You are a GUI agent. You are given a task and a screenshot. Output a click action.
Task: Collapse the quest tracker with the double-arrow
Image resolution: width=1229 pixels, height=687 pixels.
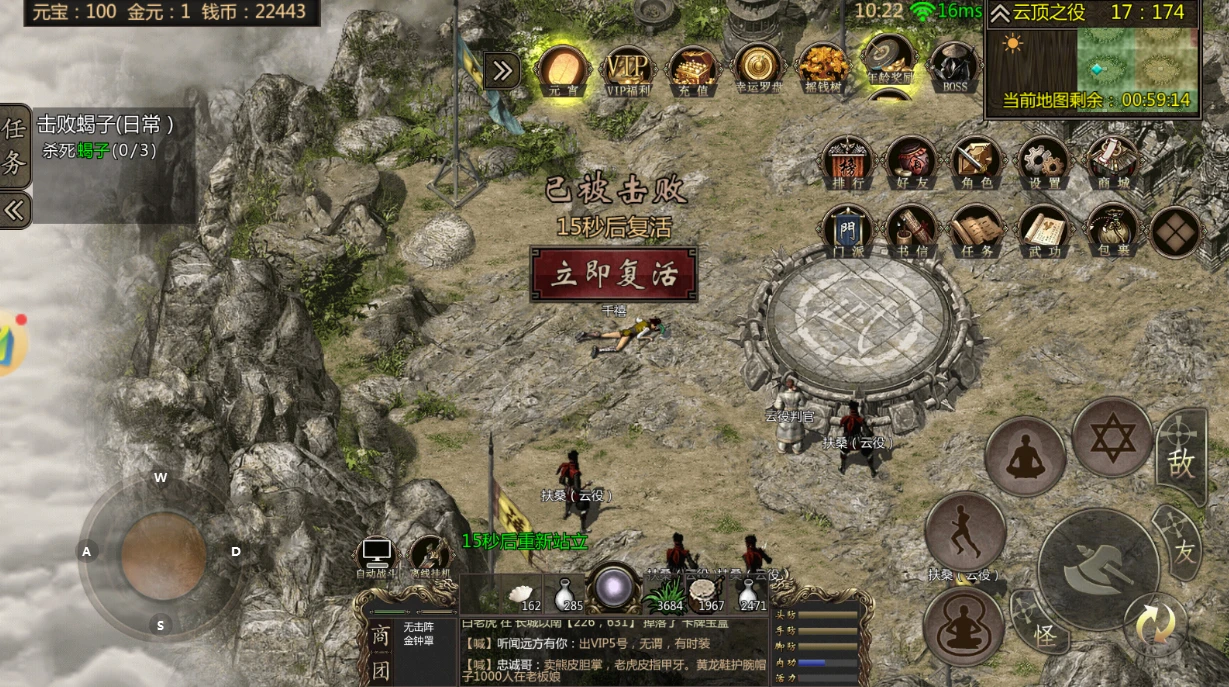click(15, 211)
